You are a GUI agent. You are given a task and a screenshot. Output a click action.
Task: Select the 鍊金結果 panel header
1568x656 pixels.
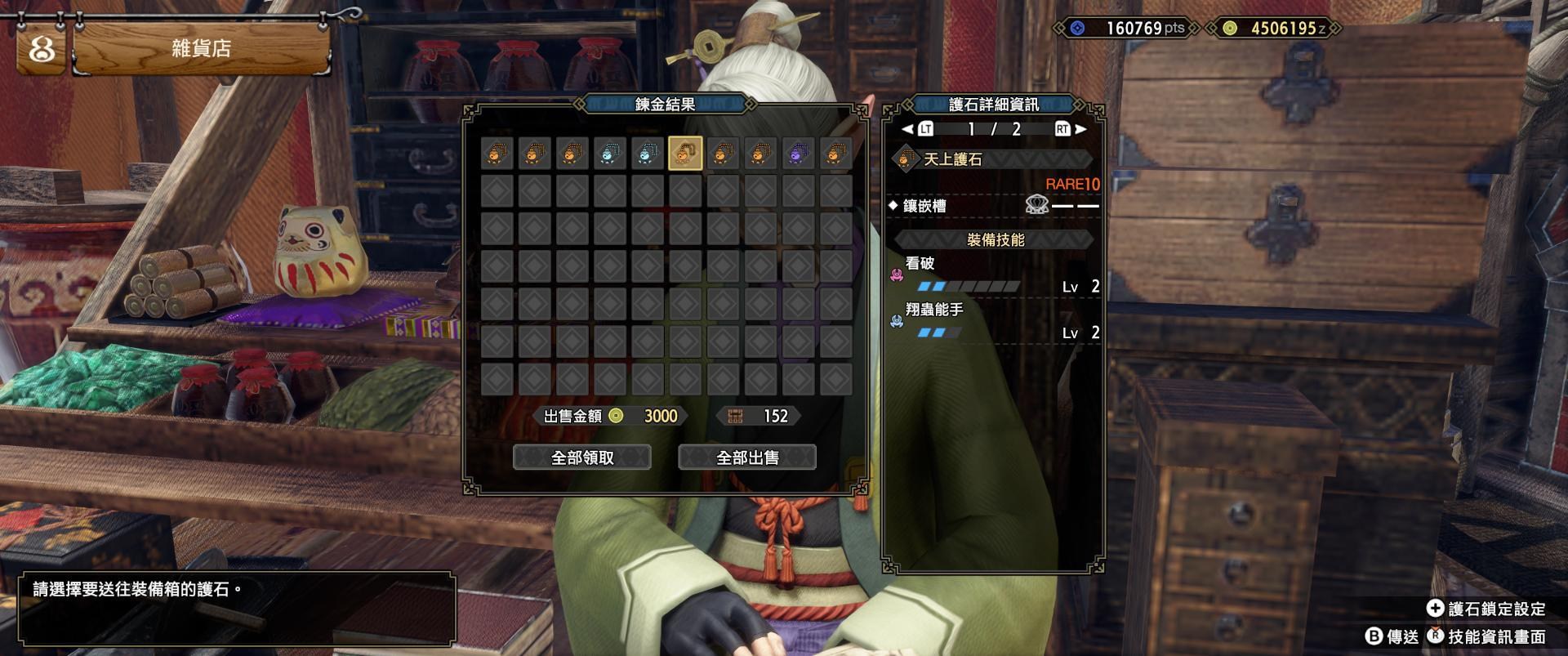(x=666, y=105)
